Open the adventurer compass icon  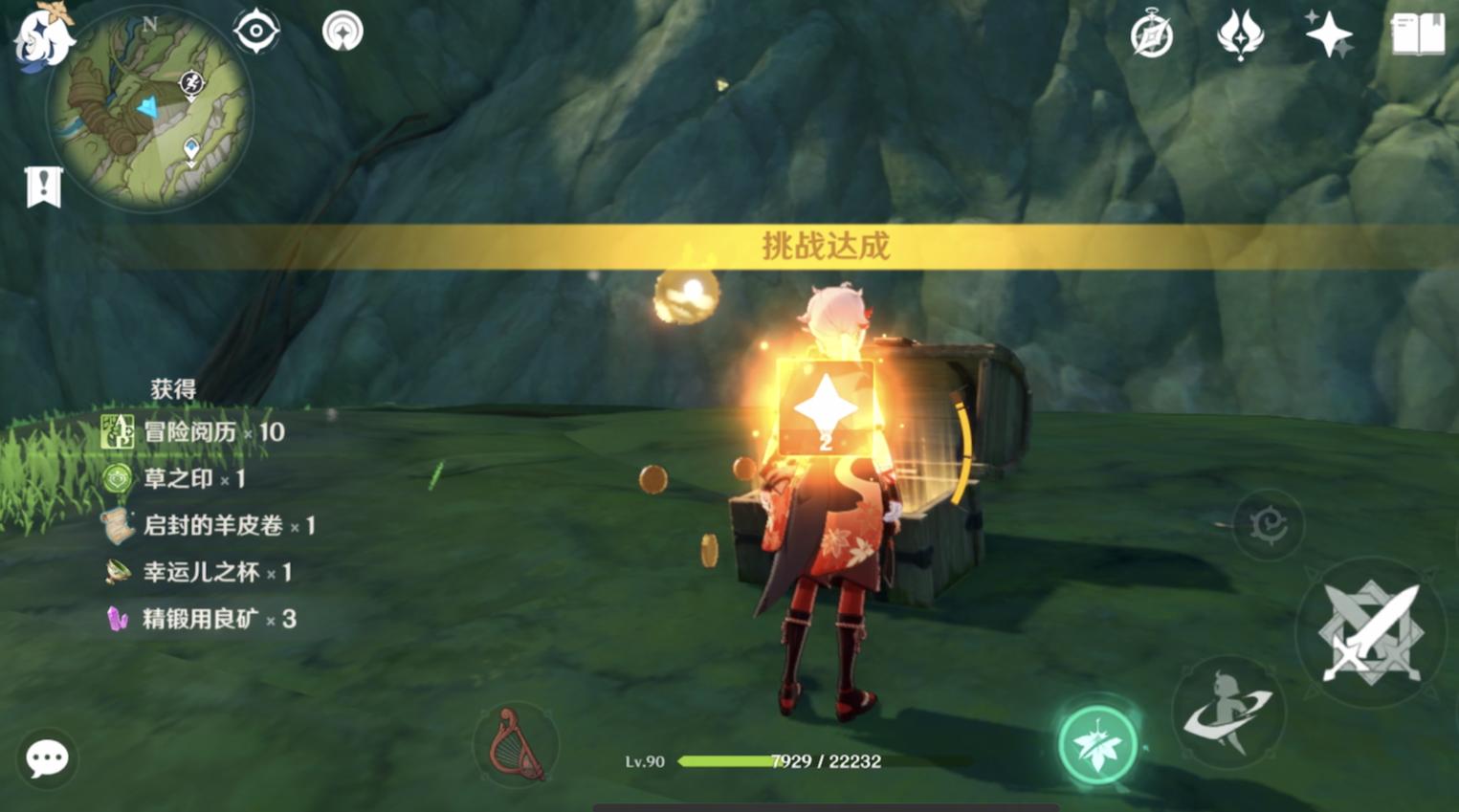click(1151, 36)
